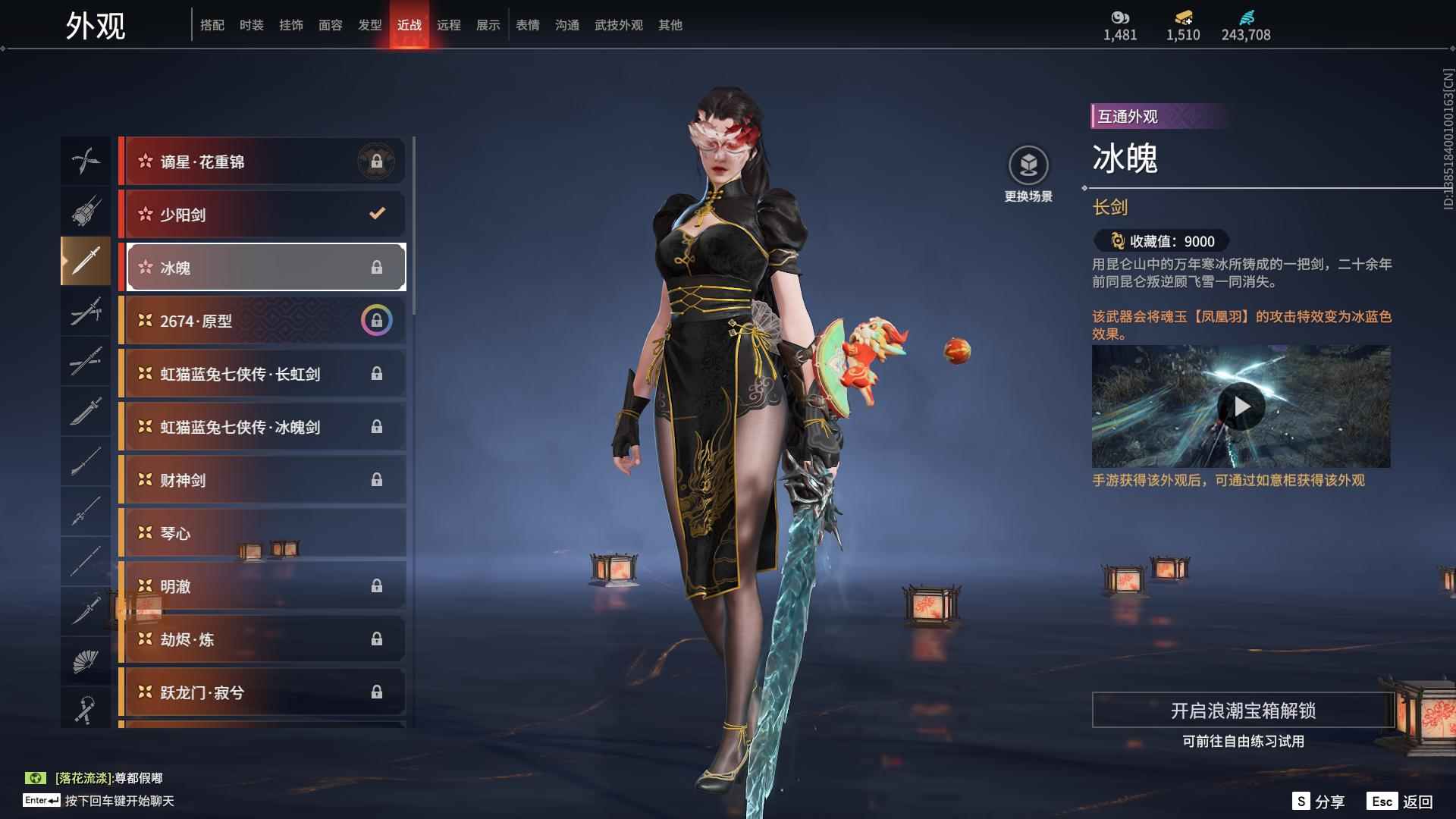The height and width of the screenshot is (819, 1456).
Task: Select the 谪星·花重锦 weapon skin
Action: click(262, 162)
